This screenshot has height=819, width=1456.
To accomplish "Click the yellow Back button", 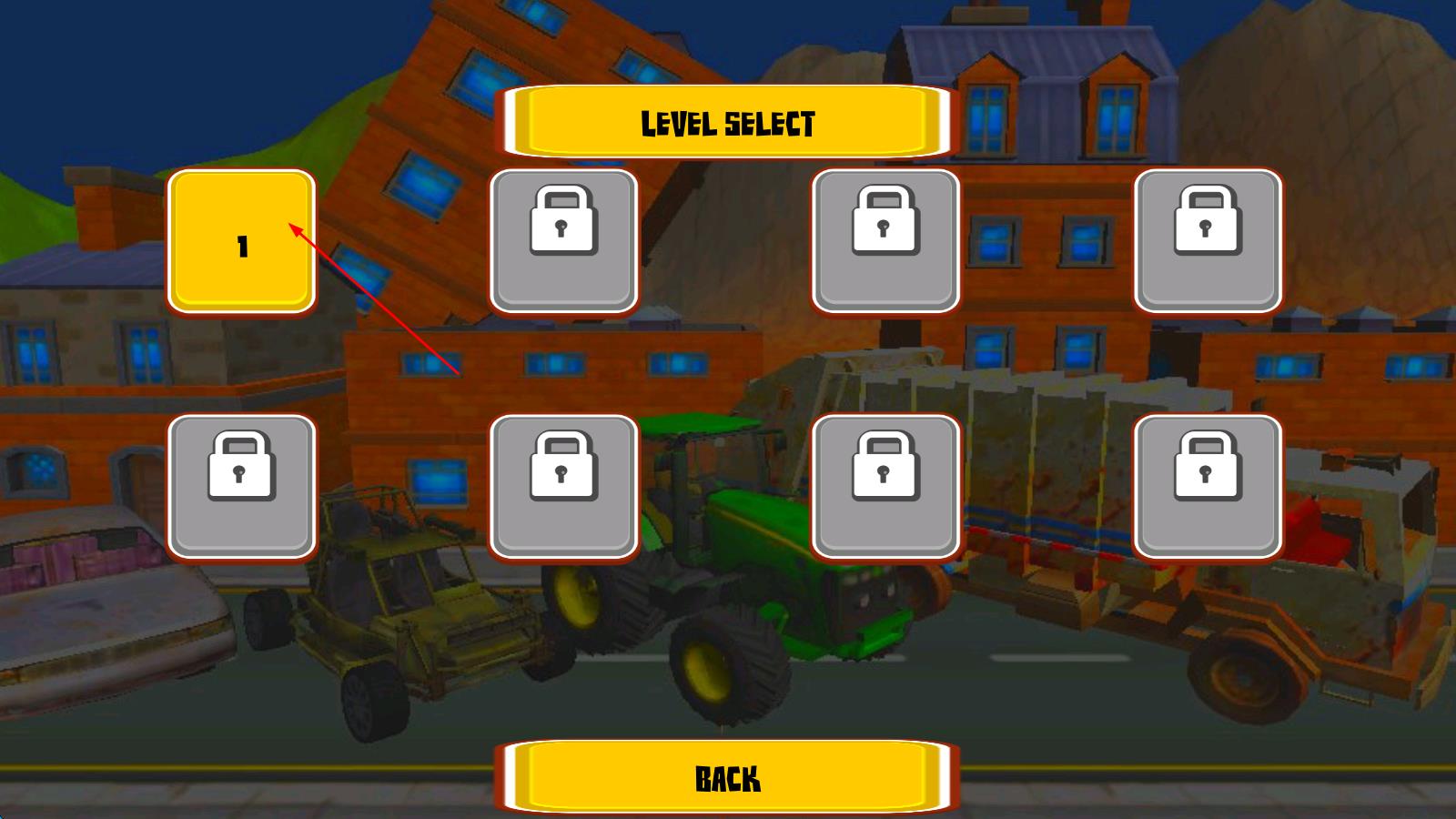I will (727, 778).
